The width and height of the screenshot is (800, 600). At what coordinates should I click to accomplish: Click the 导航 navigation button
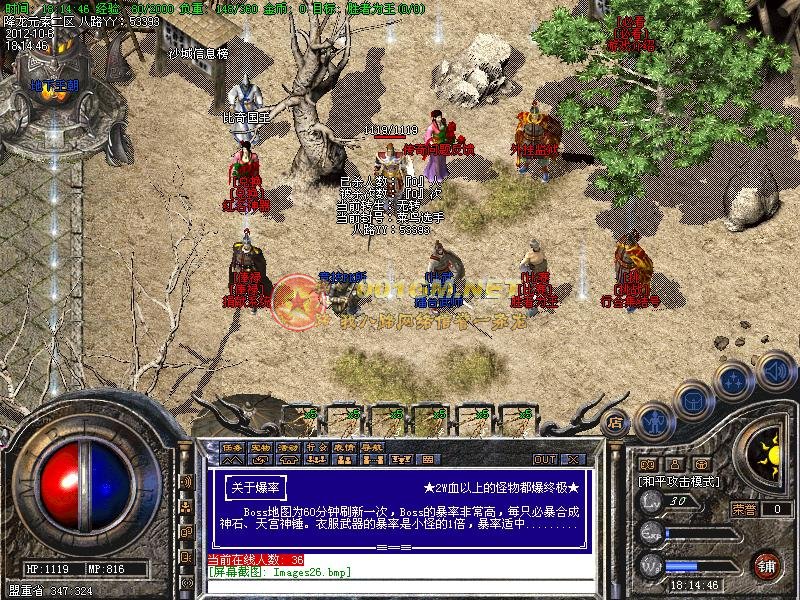tap(371, 447)
